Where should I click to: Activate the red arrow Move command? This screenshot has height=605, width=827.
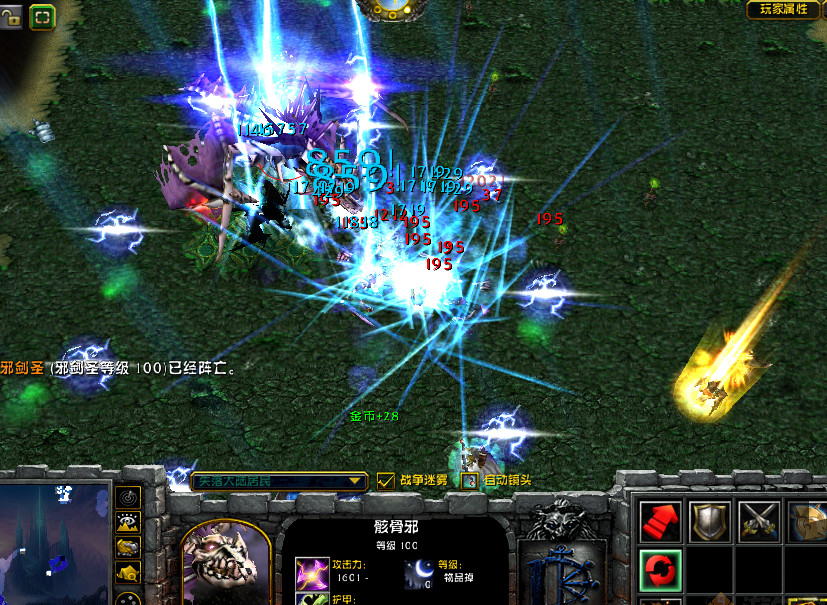click(x=660, y=522)
